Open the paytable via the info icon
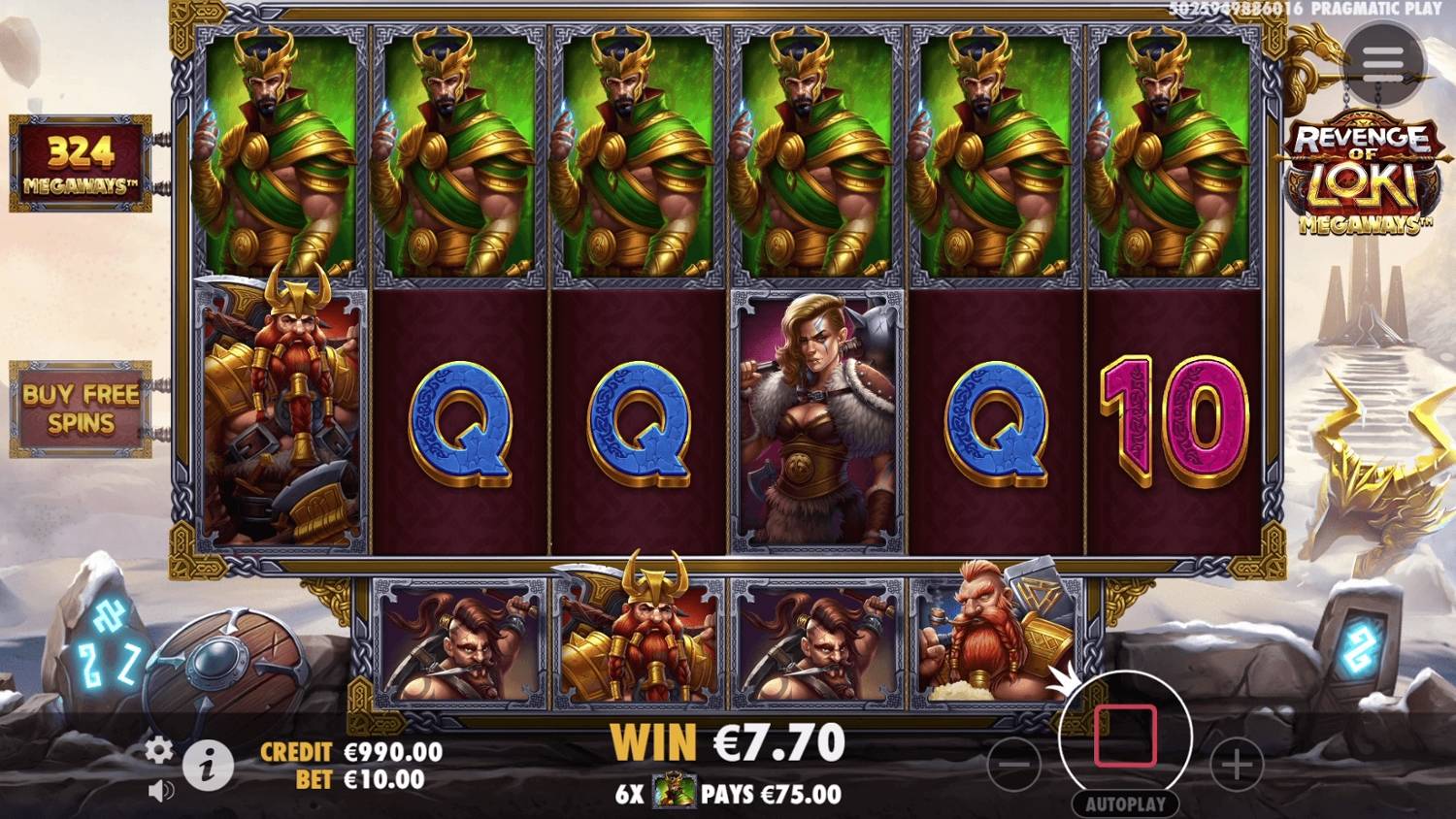 pyautogui.click(x=207, y=765)
